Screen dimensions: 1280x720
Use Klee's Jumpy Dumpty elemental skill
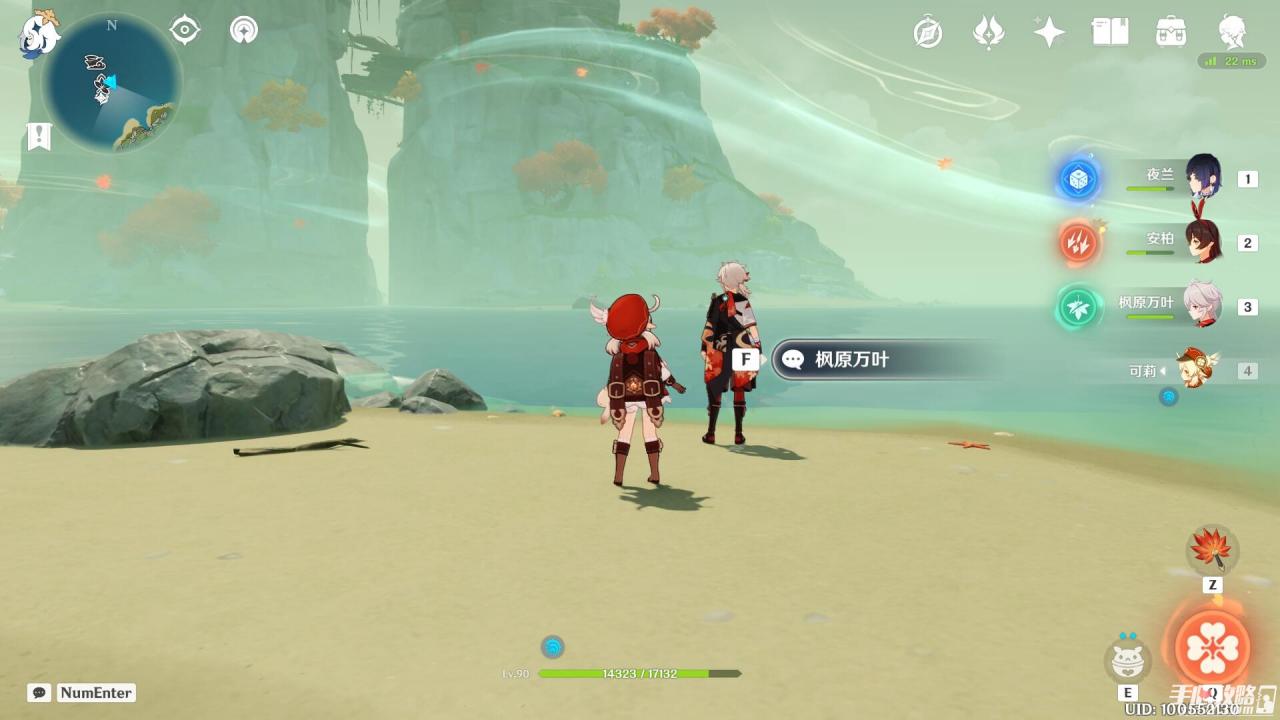1128,660
